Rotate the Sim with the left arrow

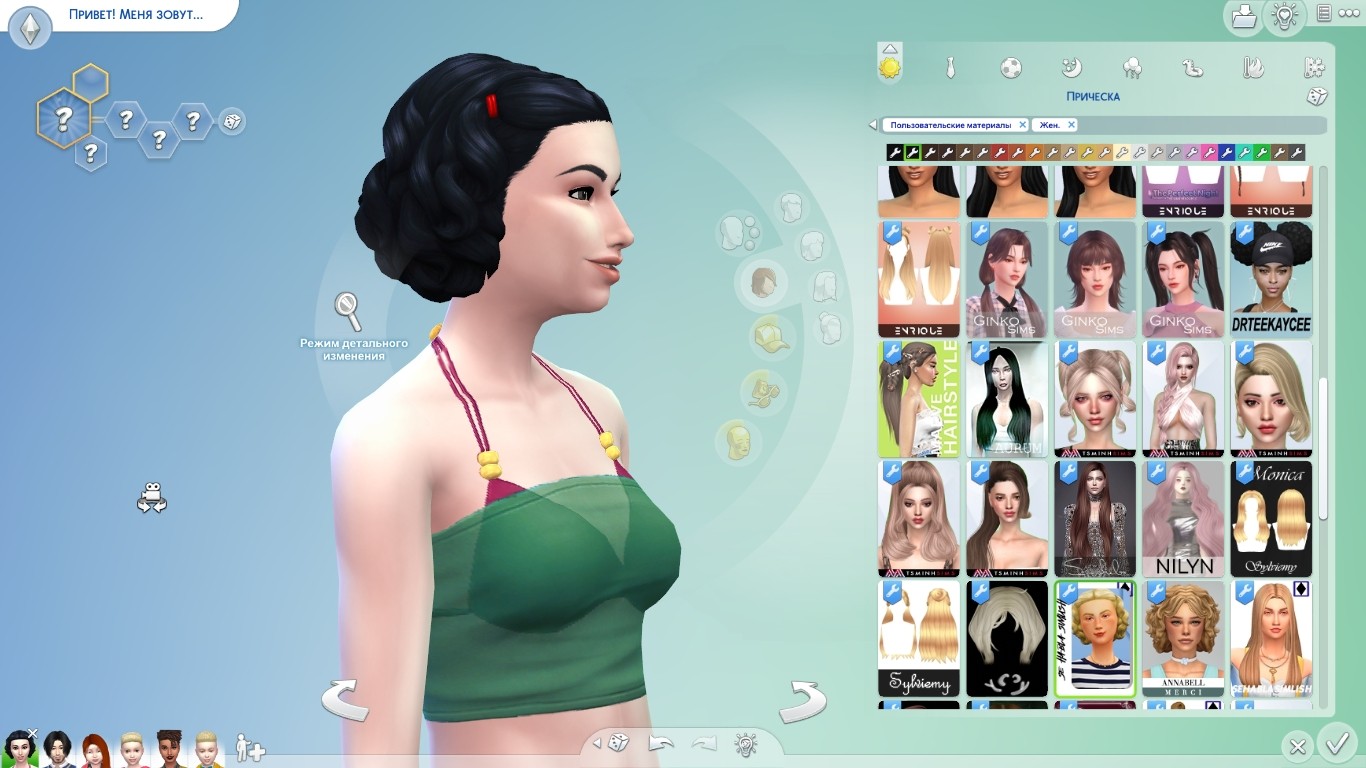click(x=345, y=699)
